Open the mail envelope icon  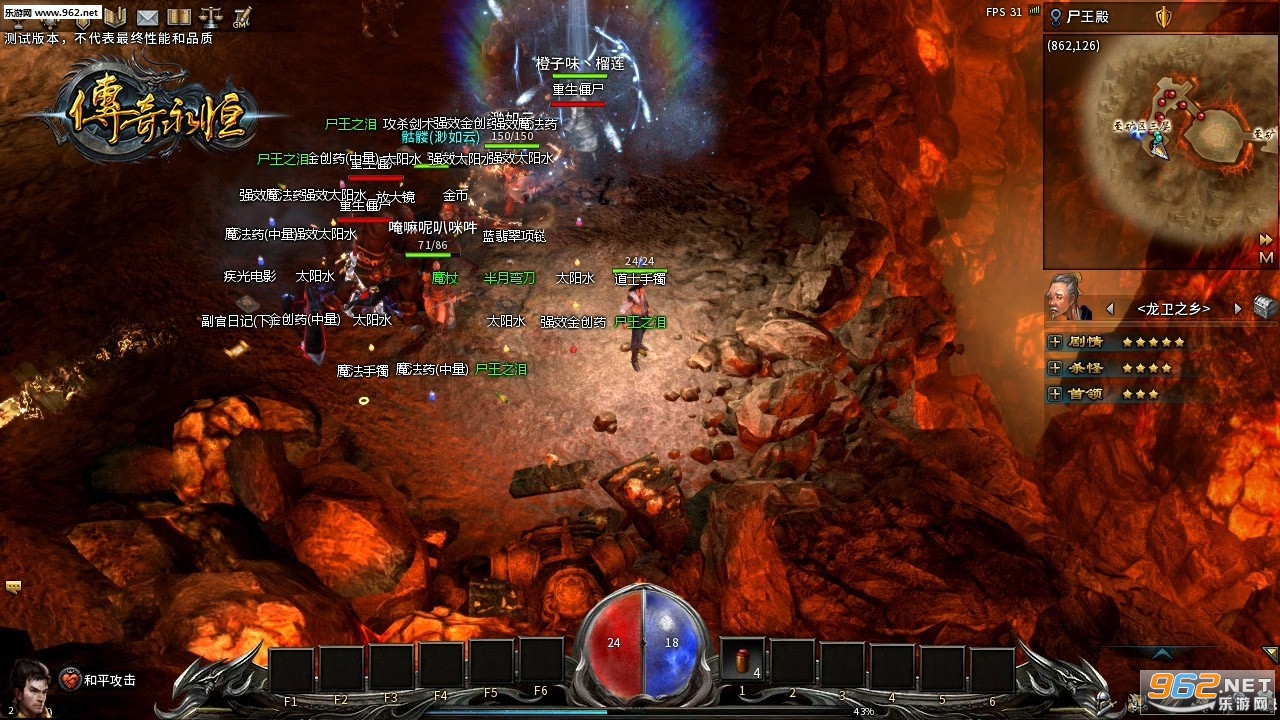click(147, 17)
